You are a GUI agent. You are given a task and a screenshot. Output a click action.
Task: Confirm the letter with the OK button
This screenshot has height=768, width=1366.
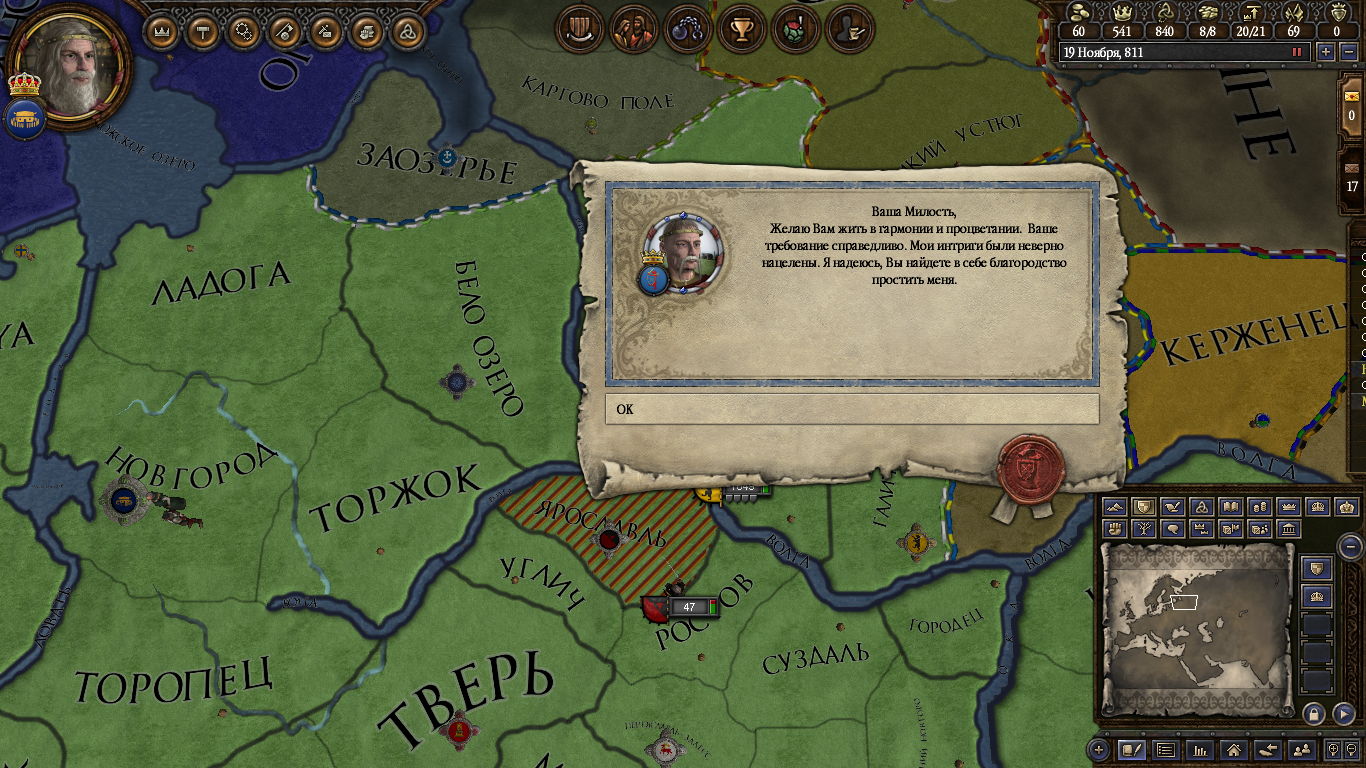(851, 409)
